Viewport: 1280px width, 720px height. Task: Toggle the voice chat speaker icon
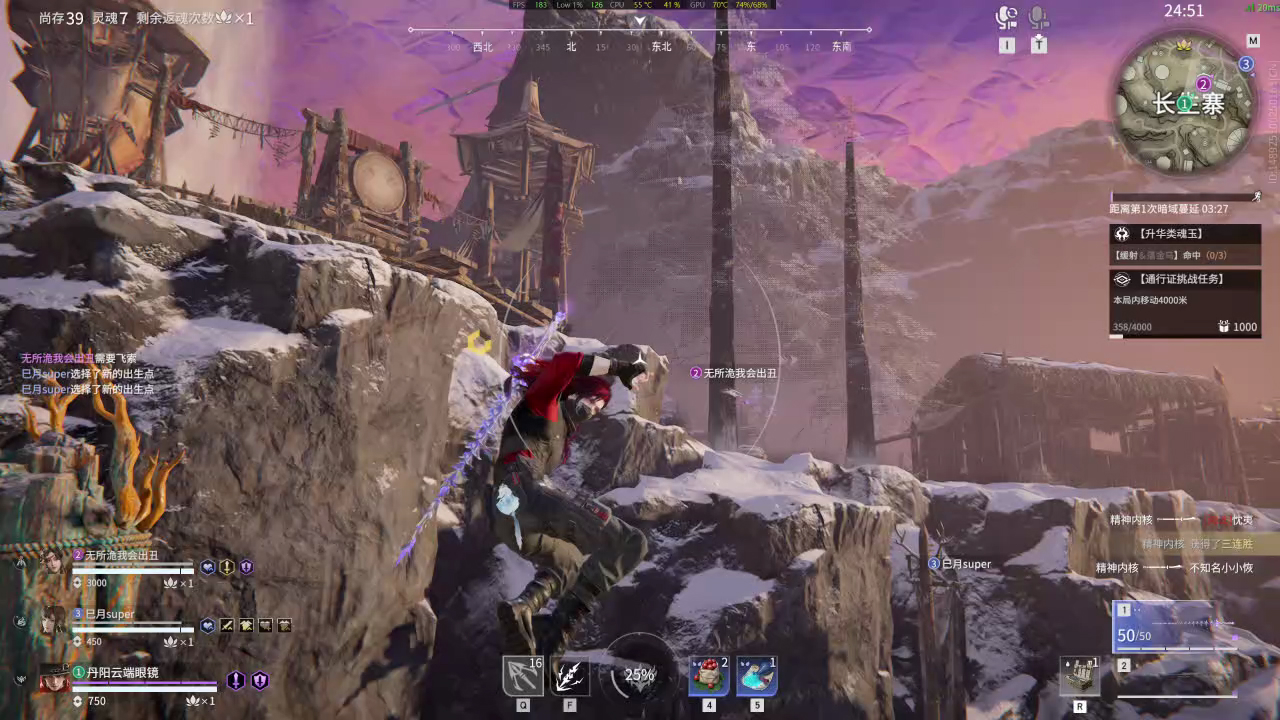click(1006, 17)
